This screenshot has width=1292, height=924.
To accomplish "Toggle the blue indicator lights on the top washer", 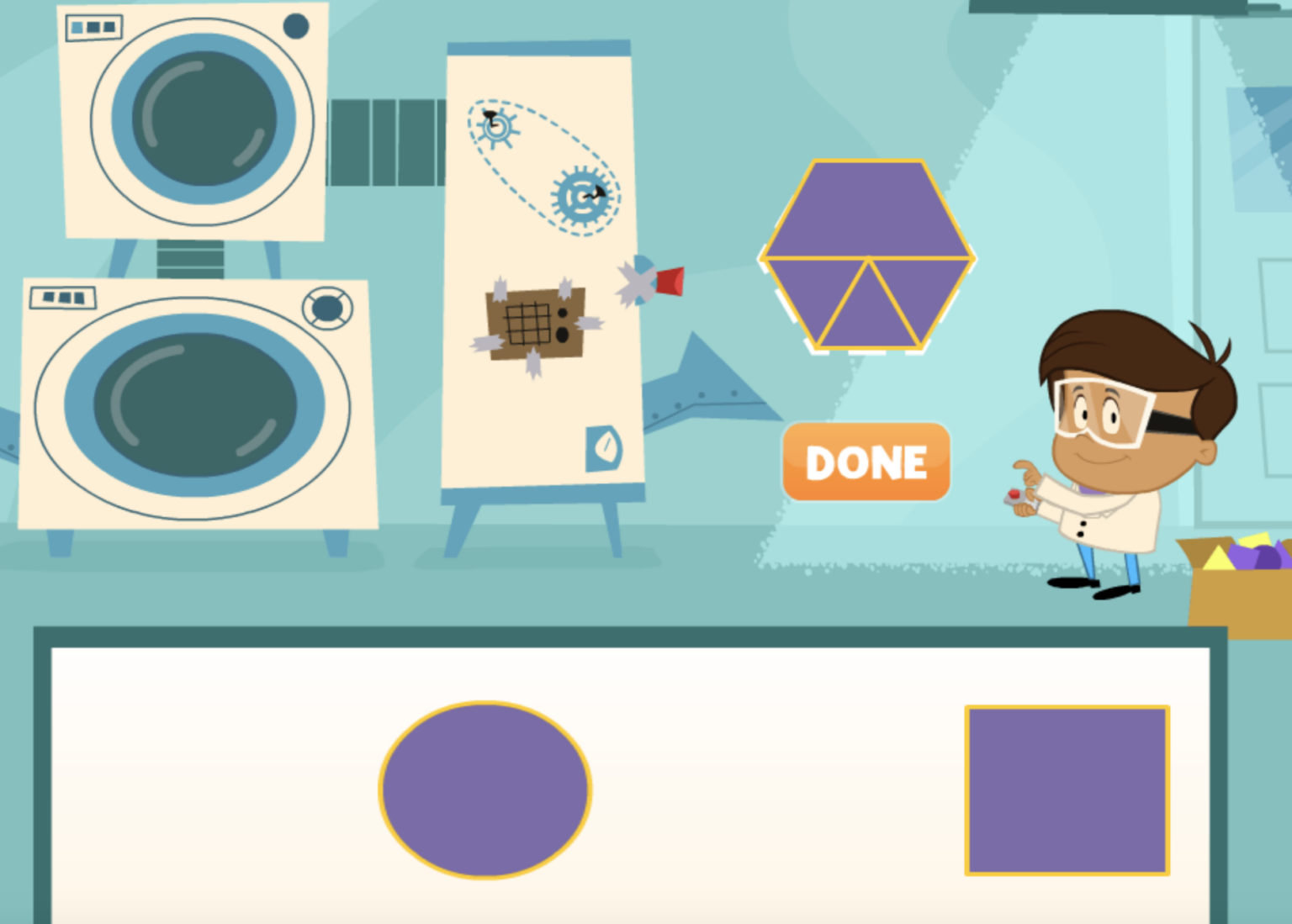I will (93, 28).
